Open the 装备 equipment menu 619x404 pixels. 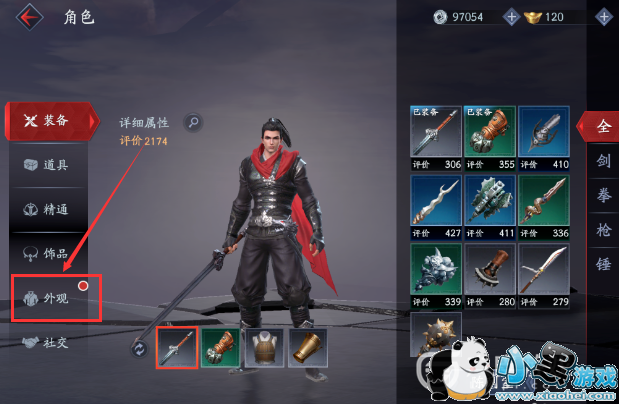click(50, 121)
